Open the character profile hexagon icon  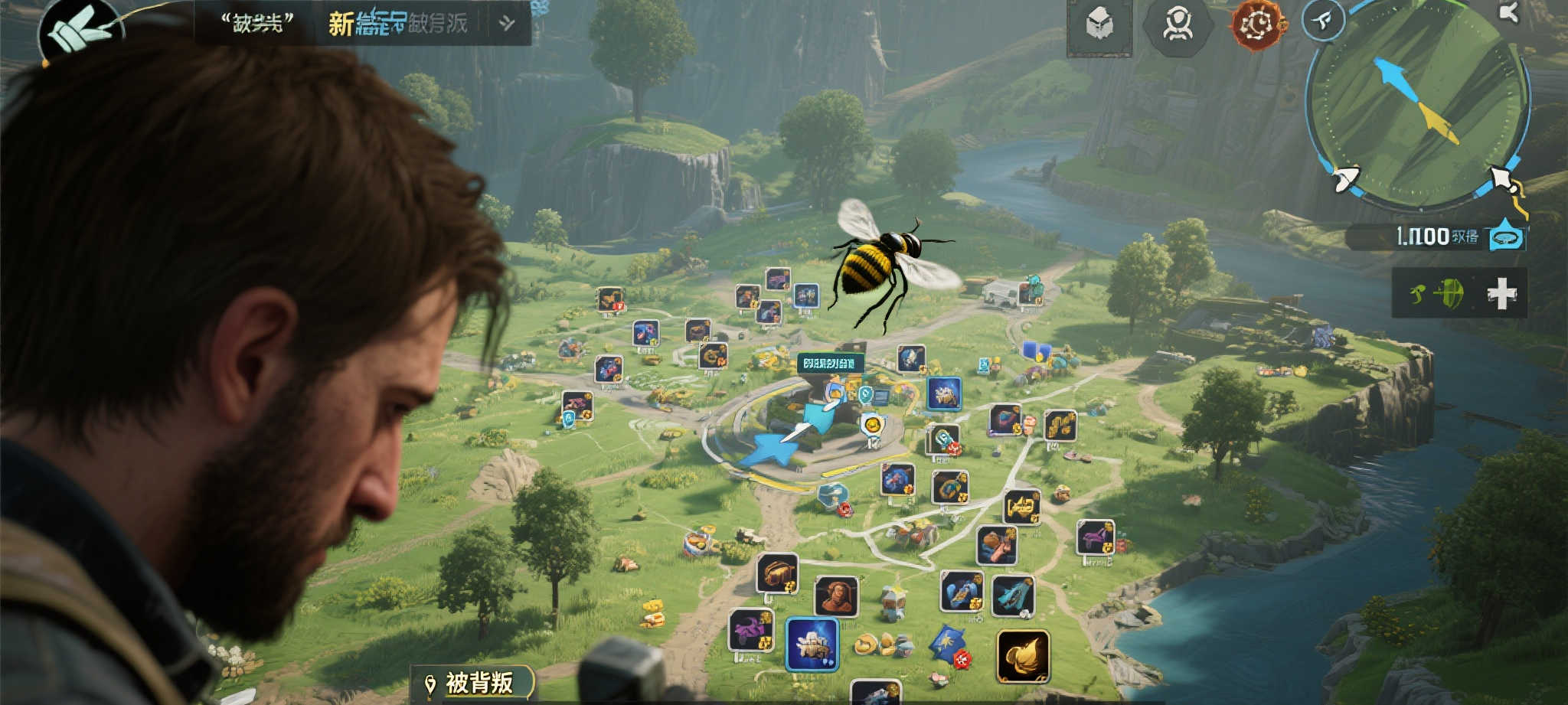1177,26
